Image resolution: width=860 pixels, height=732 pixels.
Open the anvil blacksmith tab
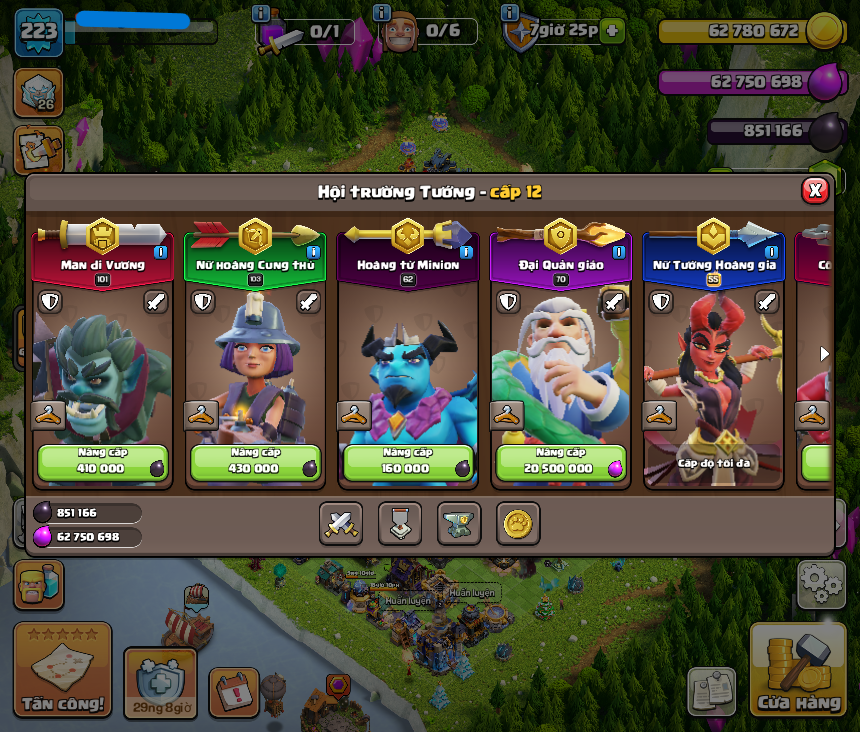[459, 523]
